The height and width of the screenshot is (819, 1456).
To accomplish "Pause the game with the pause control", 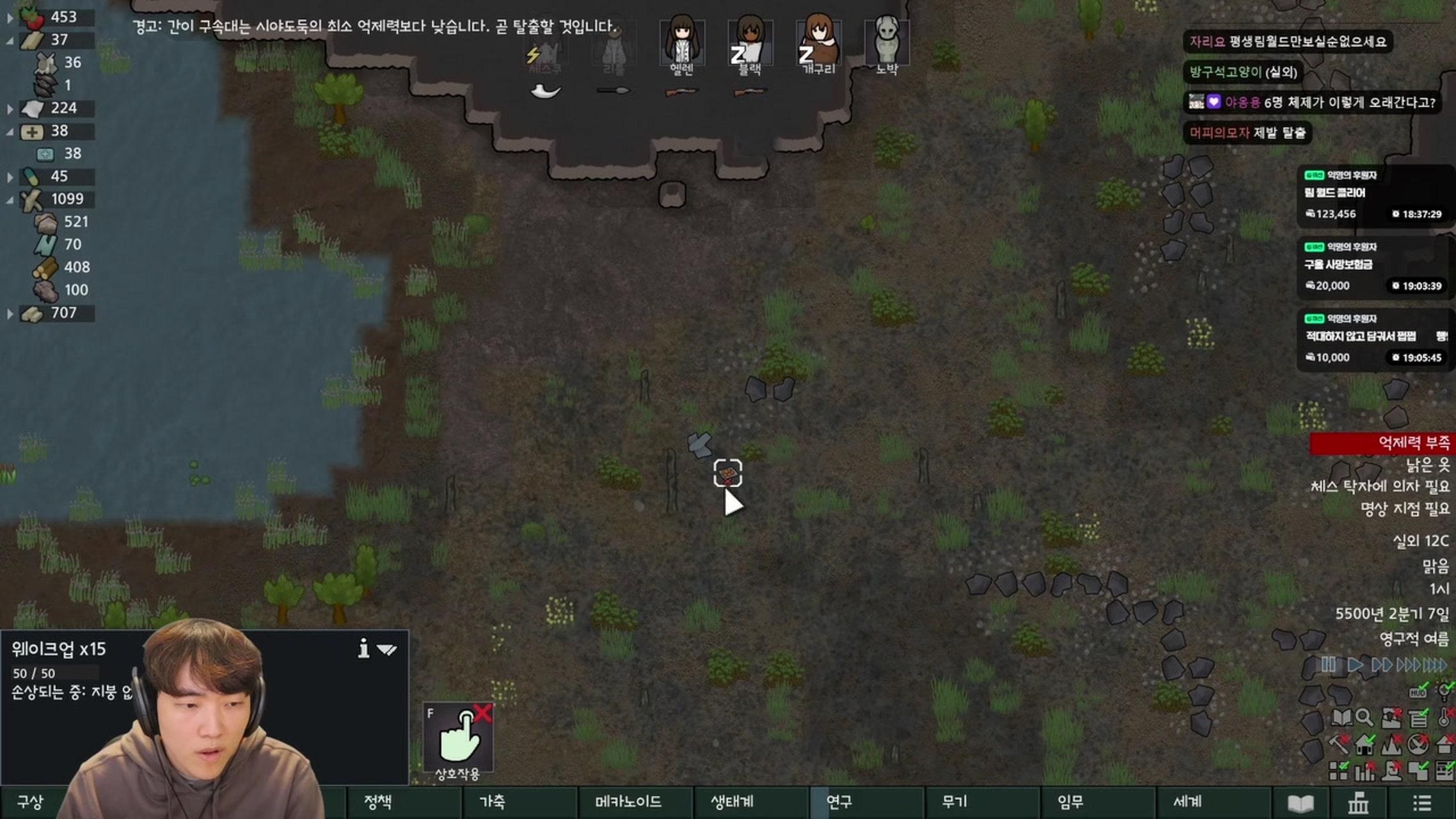I will pos(1328,665).
